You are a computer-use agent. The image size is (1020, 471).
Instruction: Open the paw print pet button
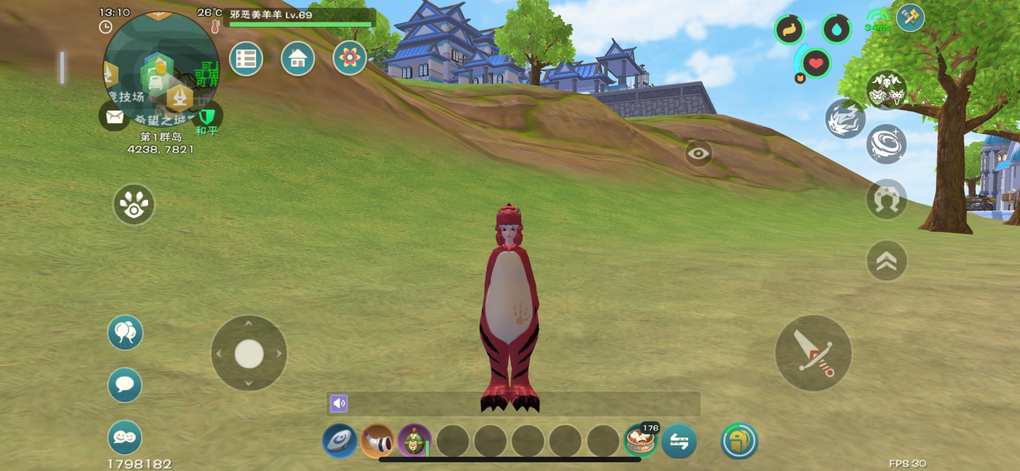click(133, 204)
